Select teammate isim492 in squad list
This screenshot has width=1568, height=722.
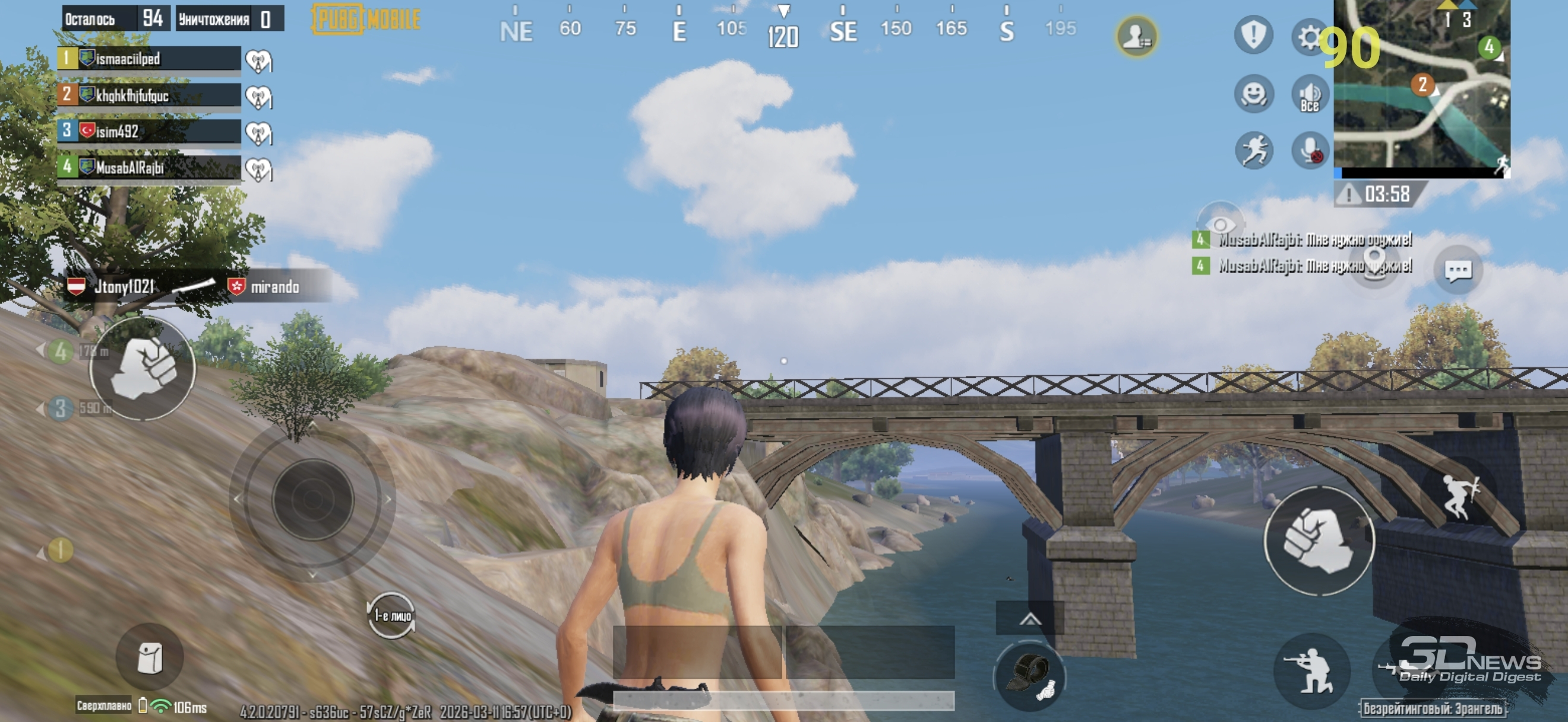(x=149, y=131)
